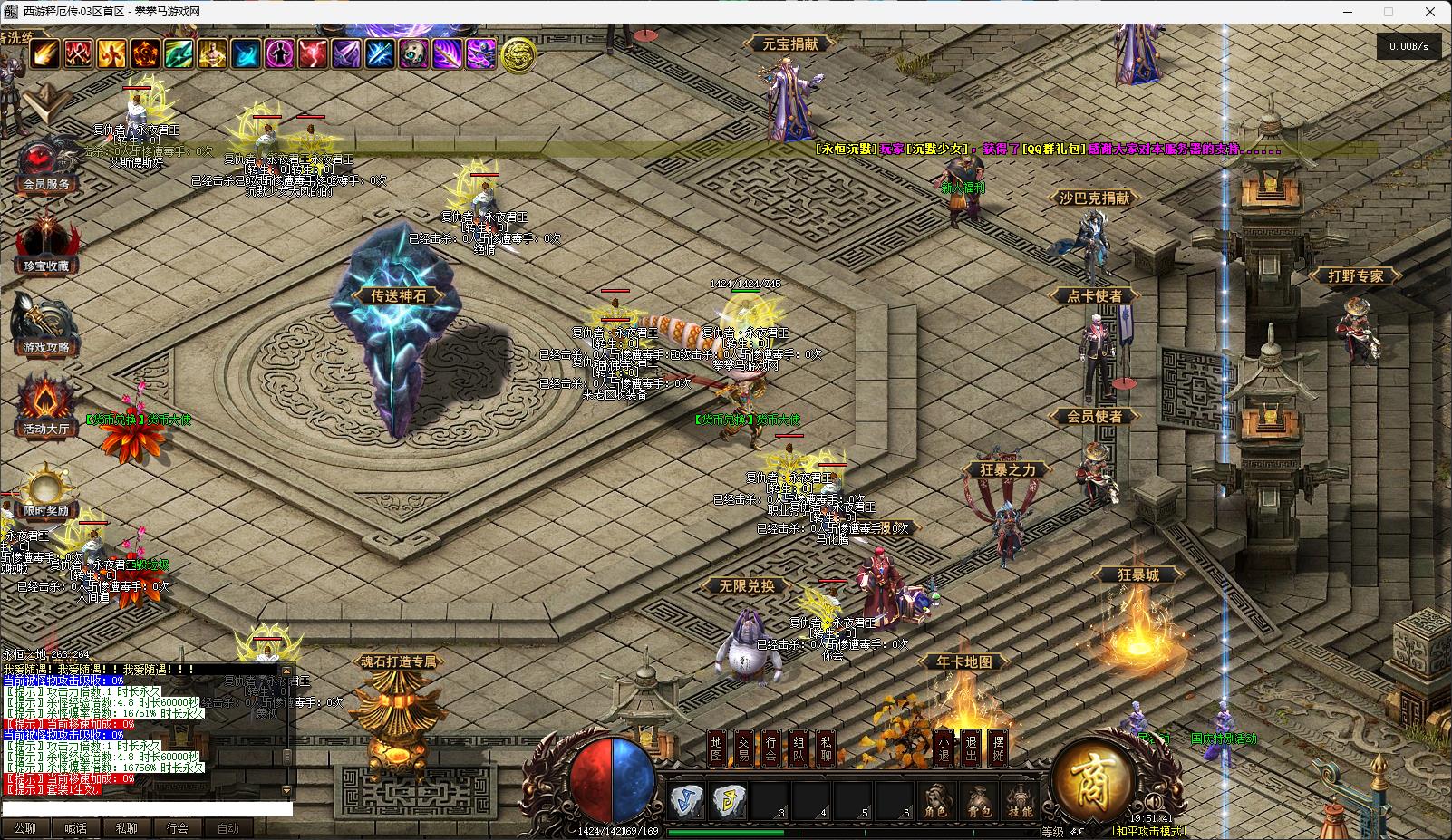Image resolution: width=1452 pixels, height=840 pixels.
Task: Select the 公聊 public chat tab
Action: [x=24, y=828]
